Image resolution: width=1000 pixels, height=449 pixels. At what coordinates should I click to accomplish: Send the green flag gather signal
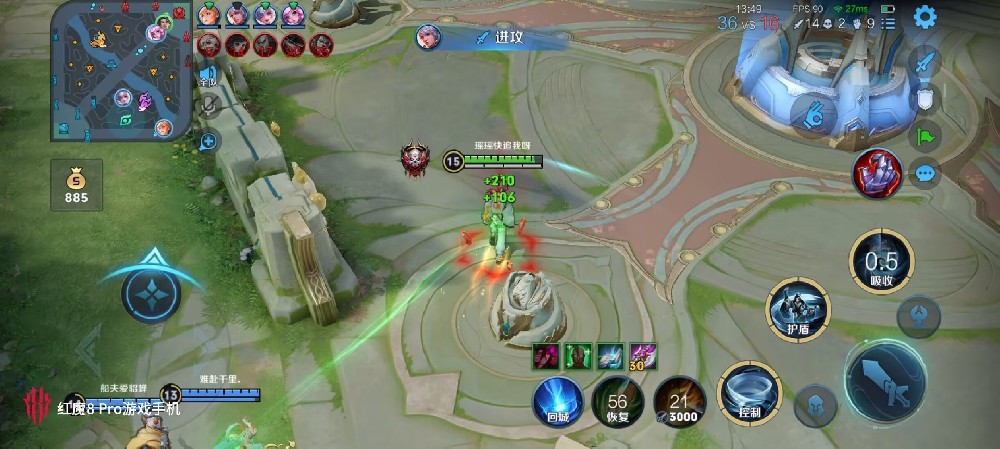click(925, 136)
